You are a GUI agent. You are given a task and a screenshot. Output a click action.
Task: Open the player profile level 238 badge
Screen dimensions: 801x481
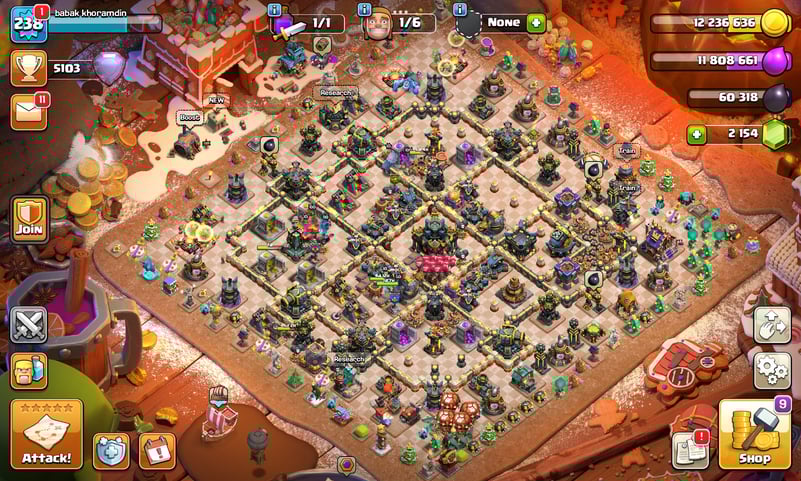28,23
